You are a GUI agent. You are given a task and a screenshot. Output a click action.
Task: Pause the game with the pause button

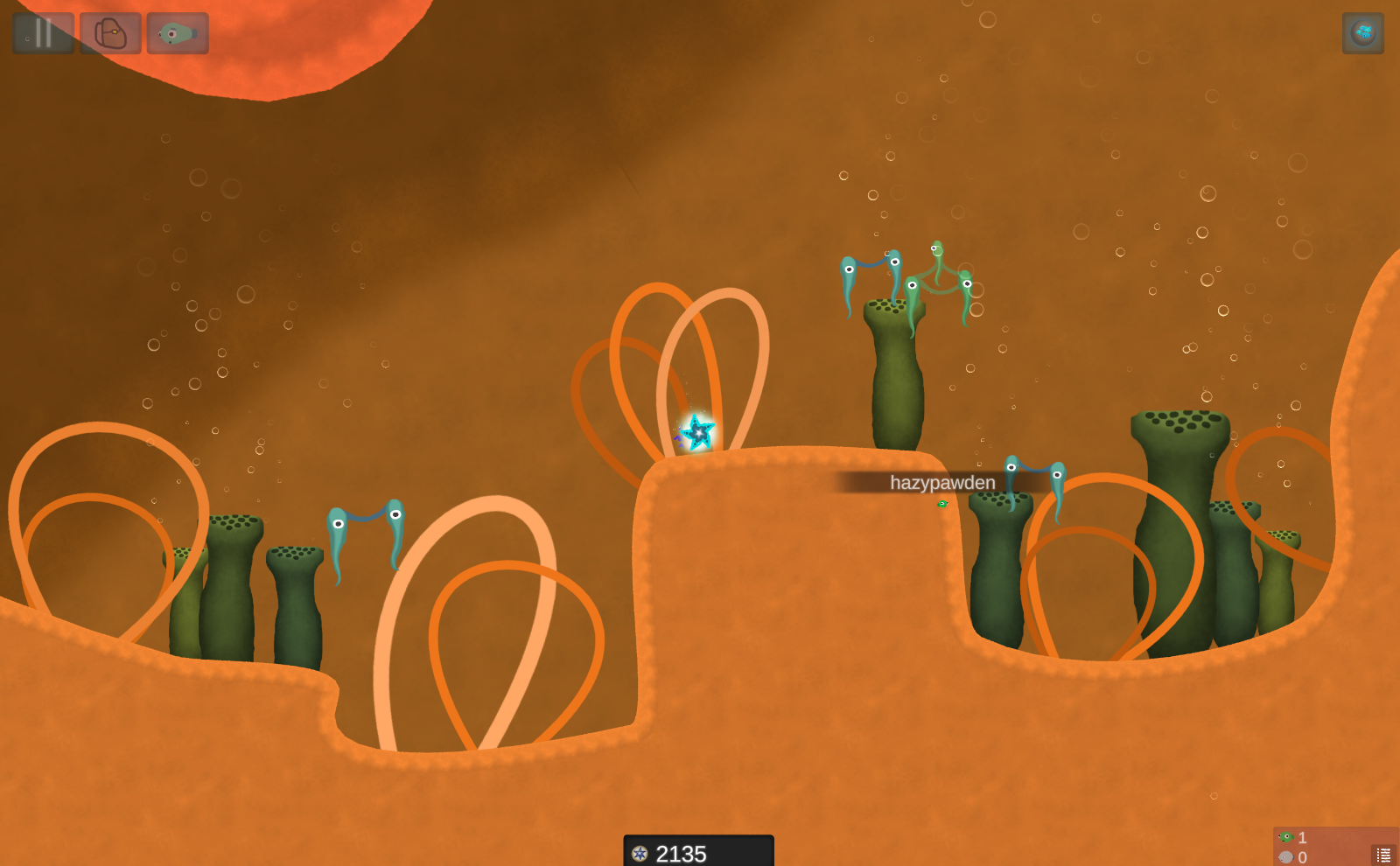[x=43, y=33]
